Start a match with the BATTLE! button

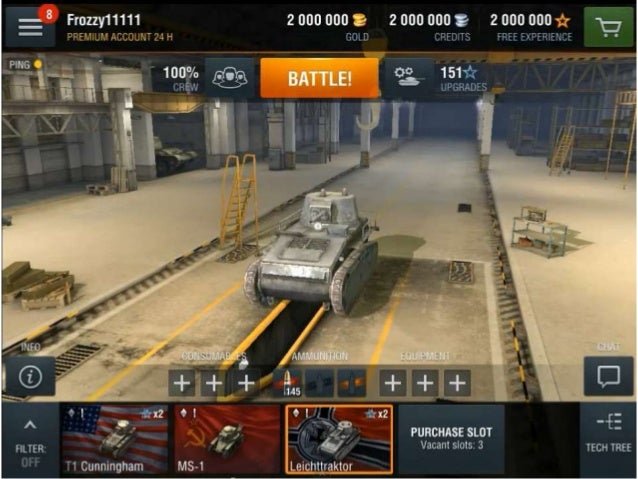click(x=319, y=78)
